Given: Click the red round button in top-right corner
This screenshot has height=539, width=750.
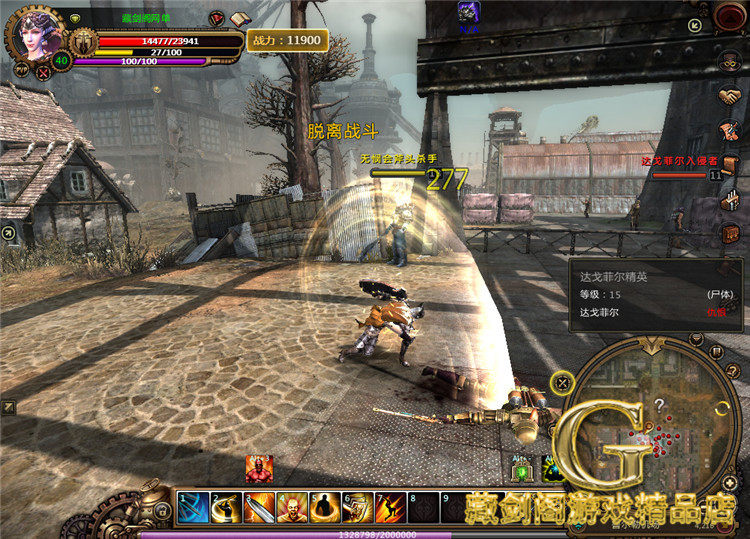Looking at the screenshot, I should [x=730, y=15].
